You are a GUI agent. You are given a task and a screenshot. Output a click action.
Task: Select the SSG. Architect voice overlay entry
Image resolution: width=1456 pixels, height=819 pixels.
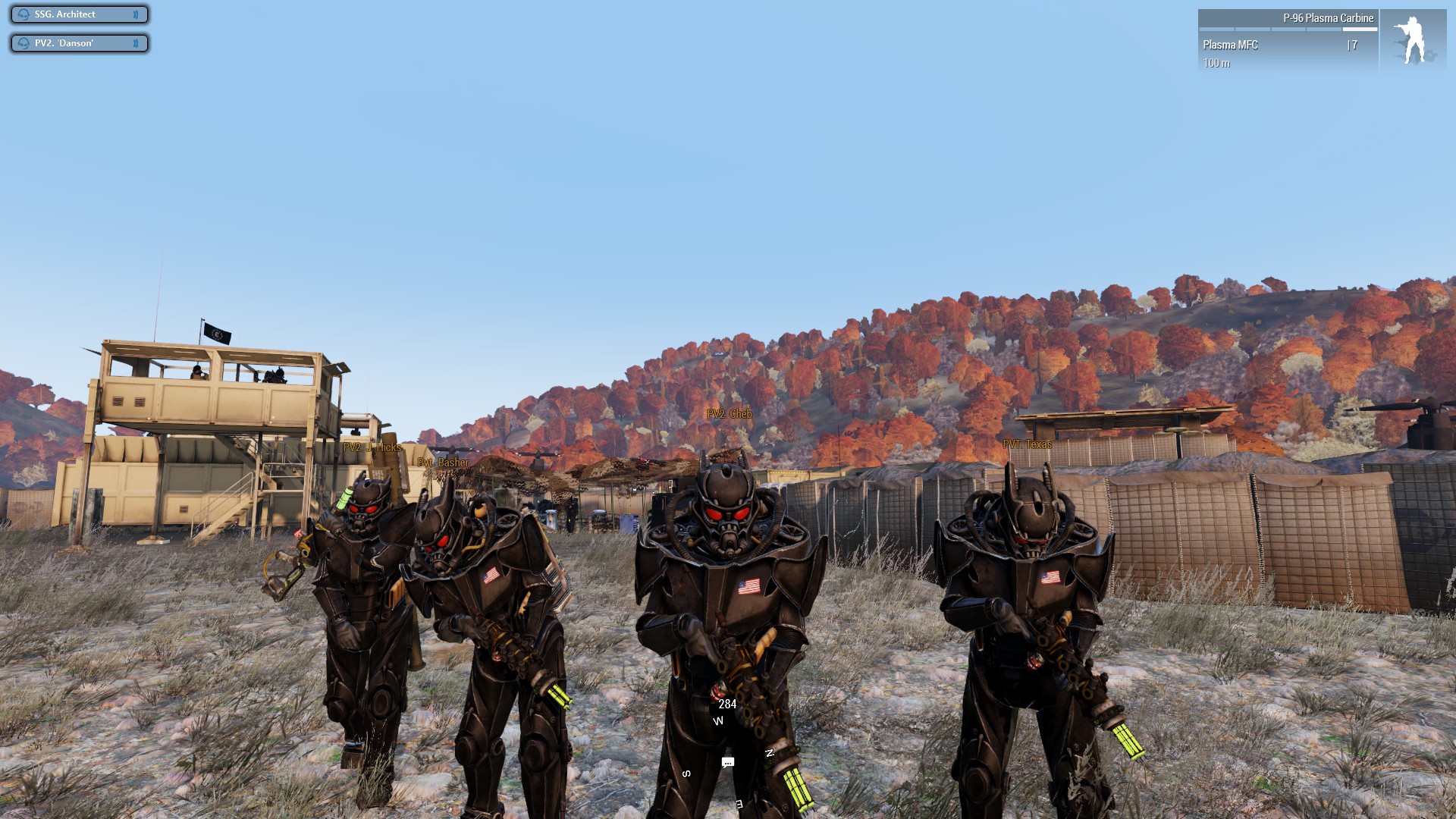79,14
